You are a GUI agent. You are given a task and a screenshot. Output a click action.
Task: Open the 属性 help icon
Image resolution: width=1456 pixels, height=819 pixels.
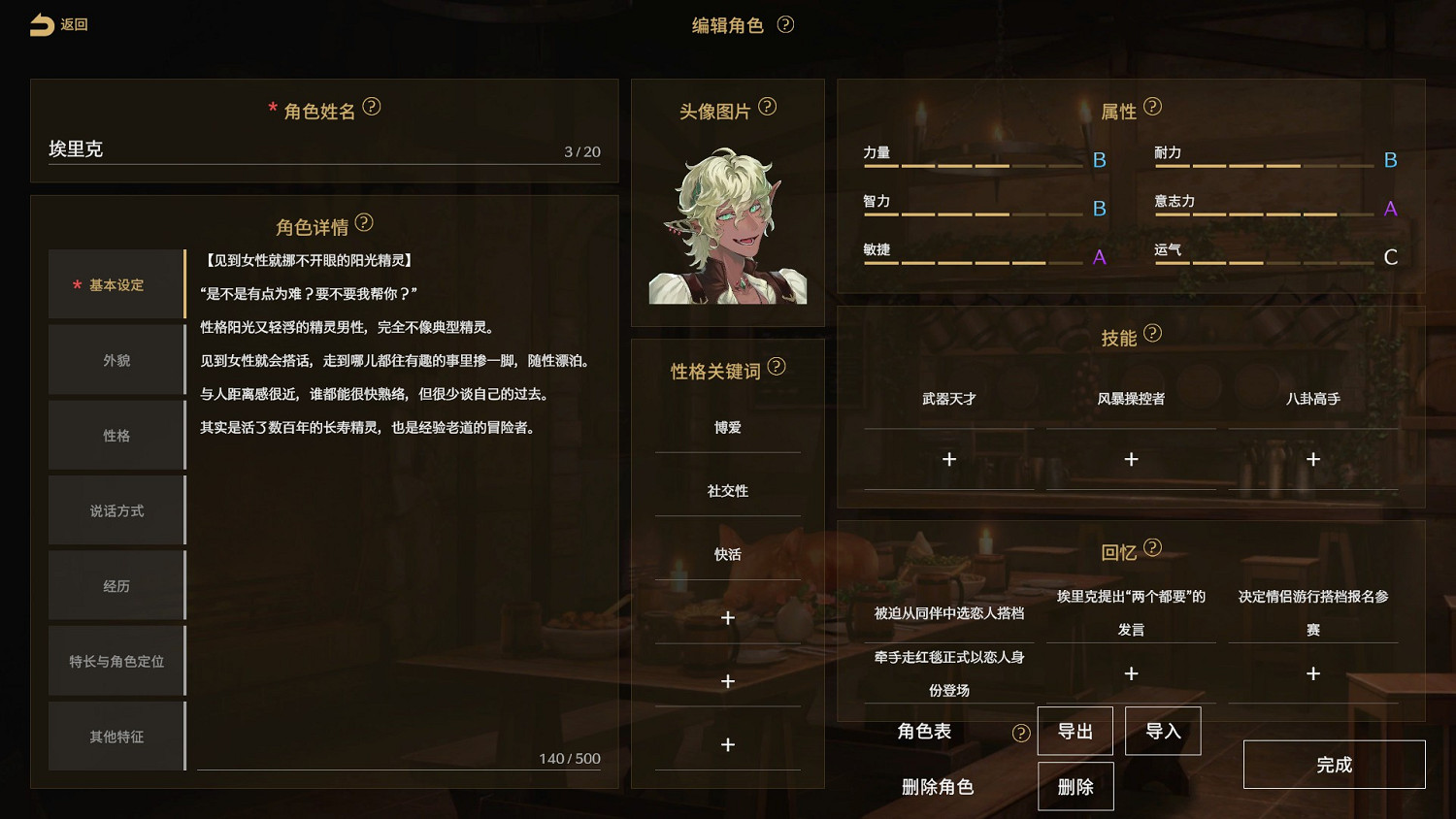[1152, 107]
